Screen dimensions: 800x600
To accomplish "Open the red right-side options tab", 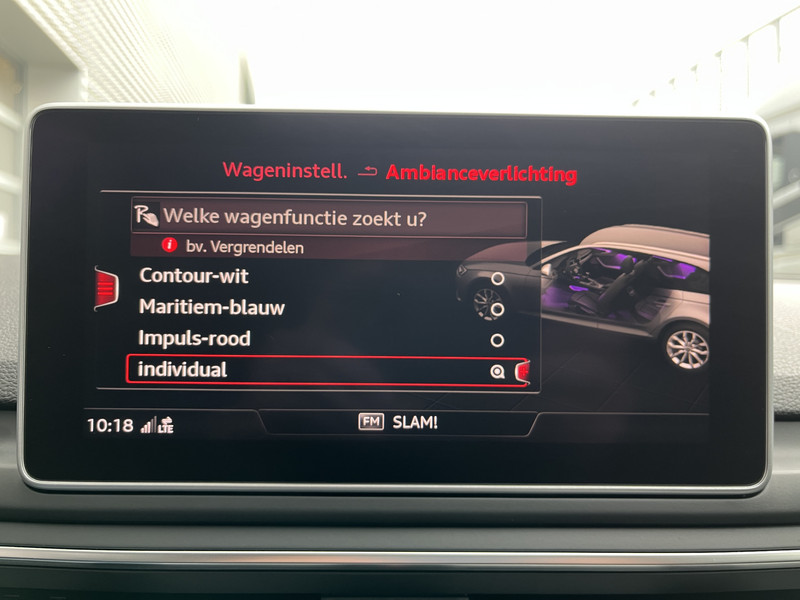I will point(522,372).
